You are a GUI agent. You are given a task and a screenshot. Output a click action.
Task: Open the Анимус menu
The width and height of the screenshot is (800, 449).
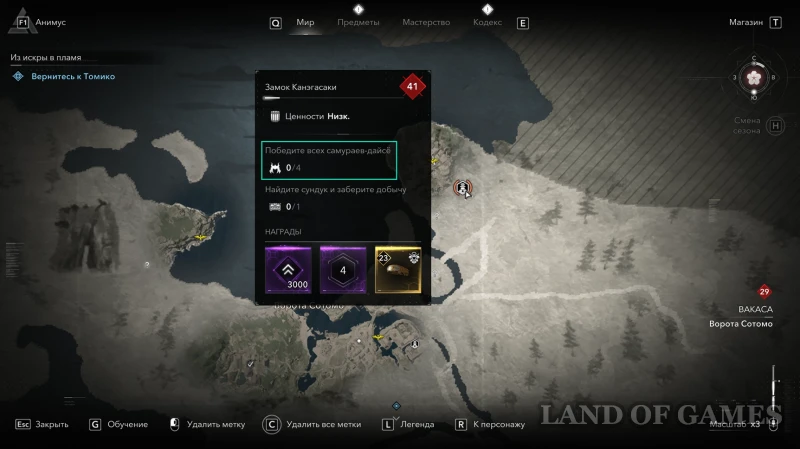[x=49, y=22]
